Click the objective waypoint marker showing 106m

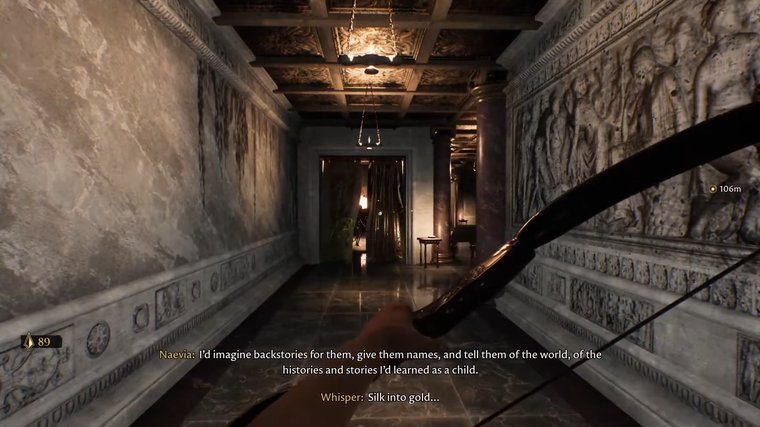click(712, 188)
